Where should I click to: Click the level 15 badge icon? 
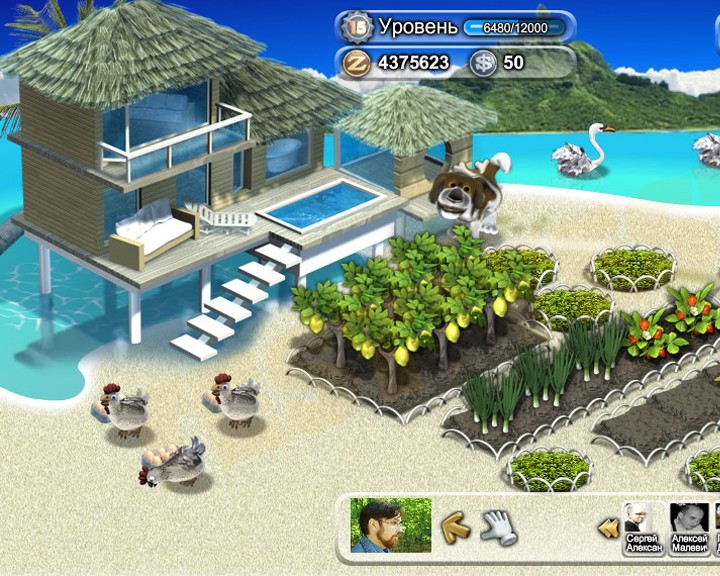pos(356,26)
